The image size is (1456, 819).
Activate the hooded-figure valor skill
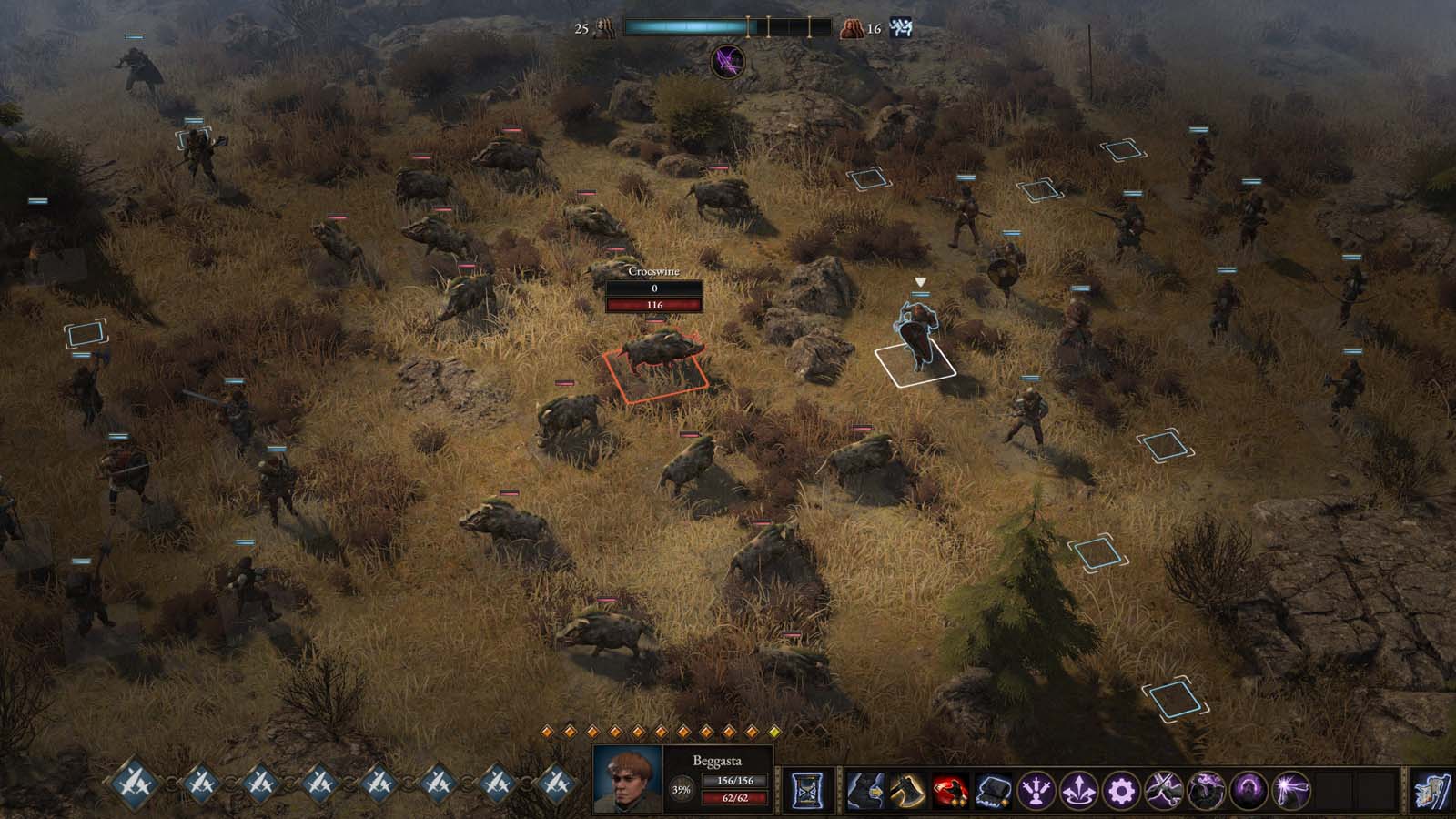[x=1249, y=790]
